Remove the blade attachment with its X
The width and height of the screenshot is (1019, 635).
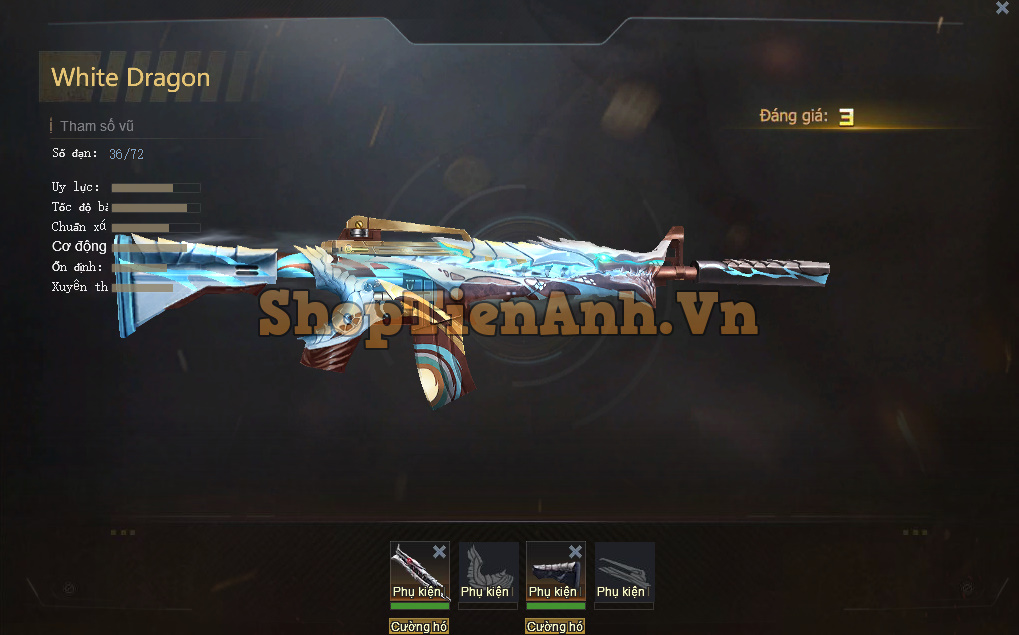(439, 552)
